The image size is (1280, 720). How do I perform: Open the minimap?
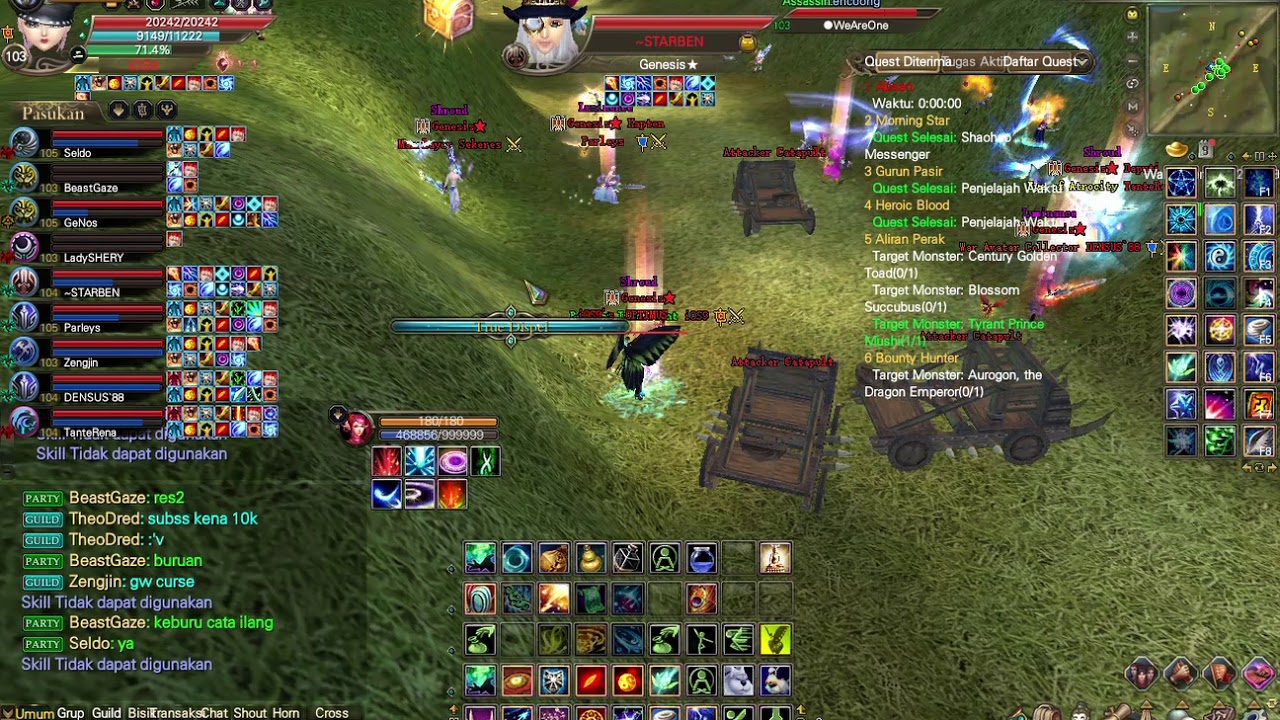[1212, 68]
